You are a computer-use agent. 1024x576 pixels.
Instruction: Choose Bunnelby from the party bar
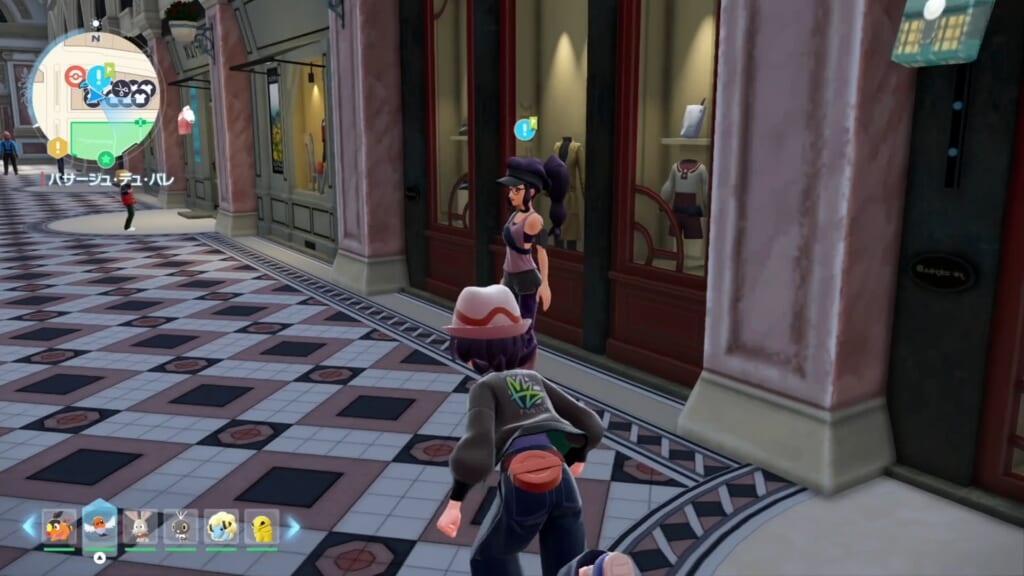click(x=140, y=526)
